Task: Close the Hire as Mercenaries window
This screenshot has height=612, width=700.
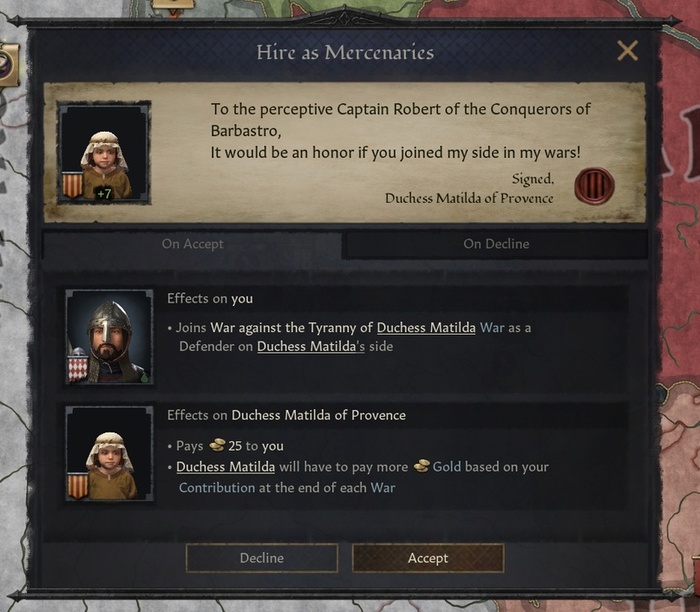Action: (627, 51)
